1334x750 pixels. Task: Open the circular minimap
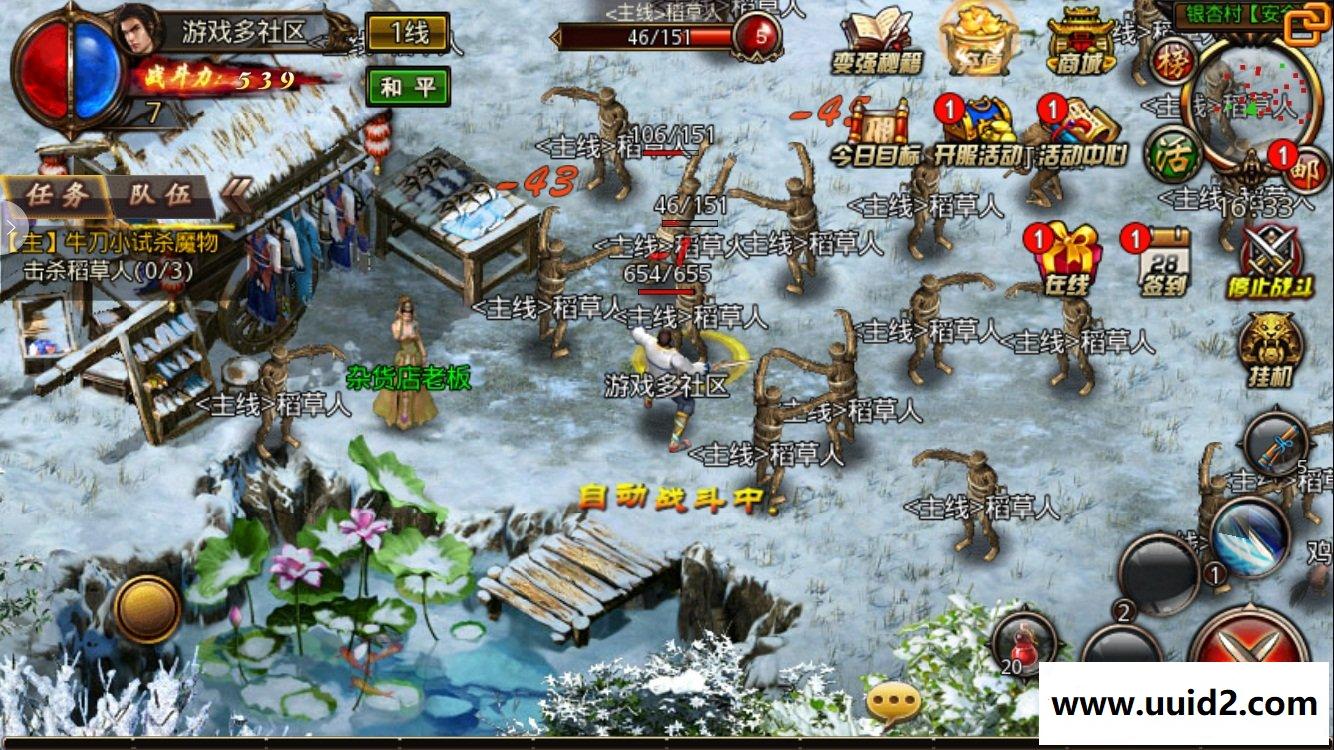[1246, 100]
